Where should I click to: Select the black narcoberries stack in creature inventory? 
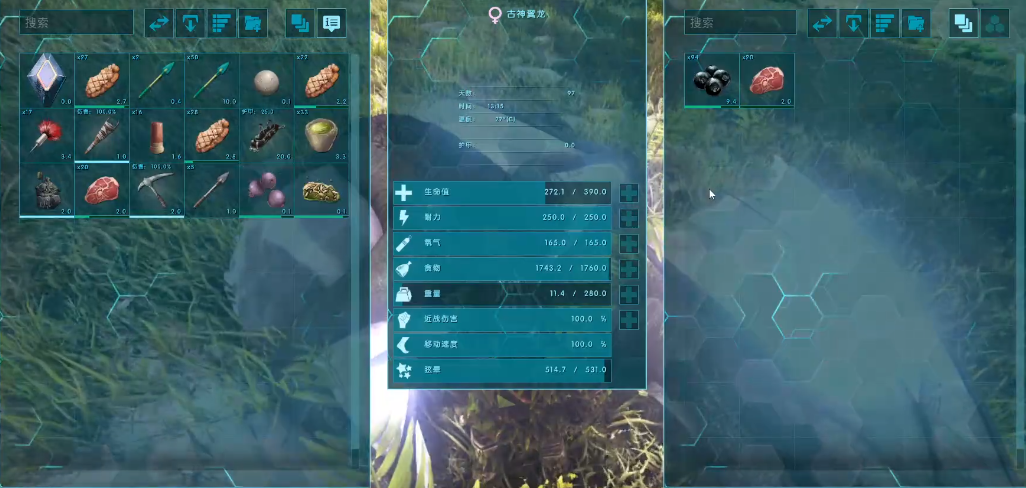tap(712, 80)
